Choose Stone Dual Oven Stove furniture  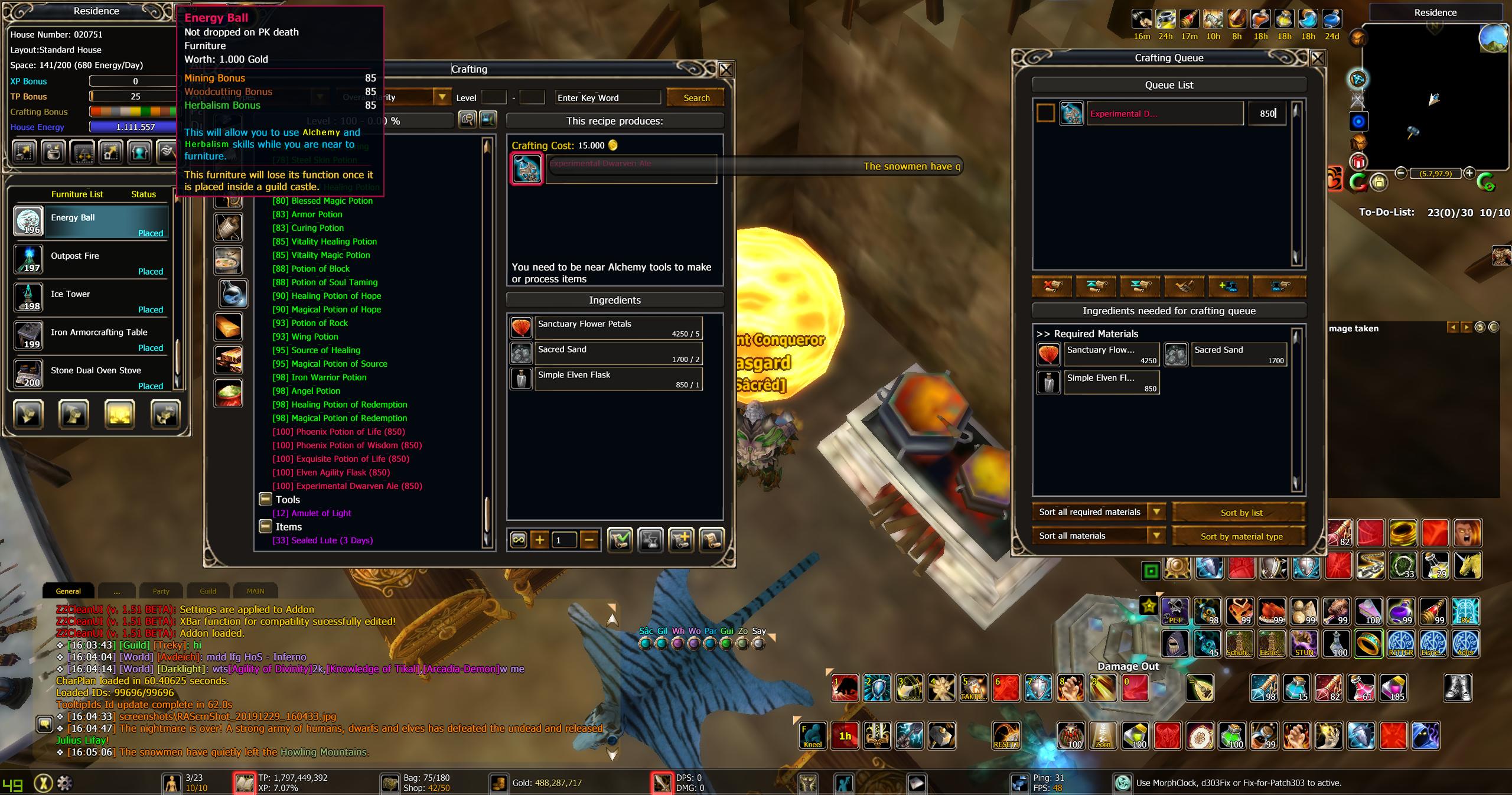tap(92, 374)
